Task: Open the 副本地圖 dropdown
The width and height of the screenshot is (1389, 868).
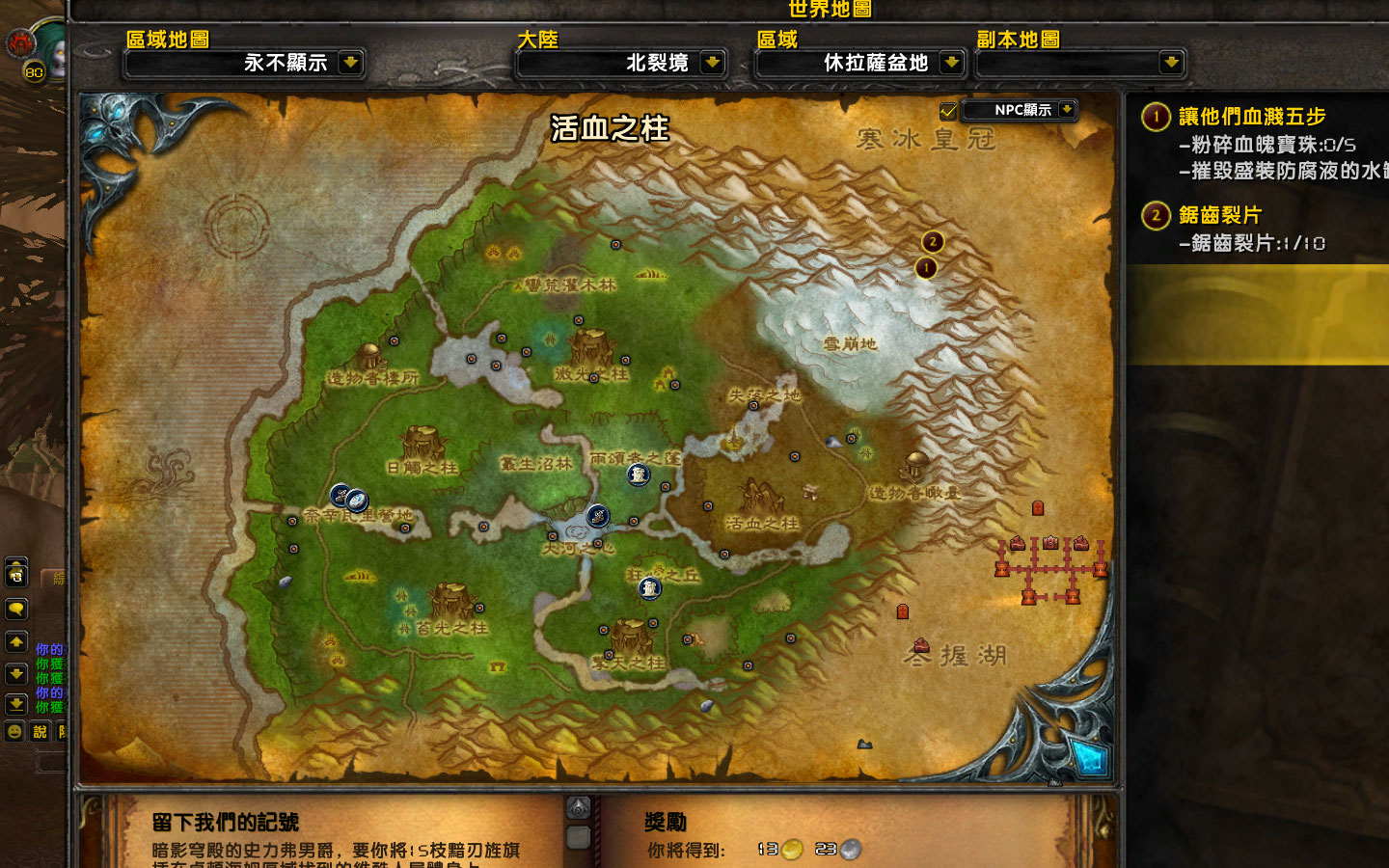Action: tap(1080, 64)
